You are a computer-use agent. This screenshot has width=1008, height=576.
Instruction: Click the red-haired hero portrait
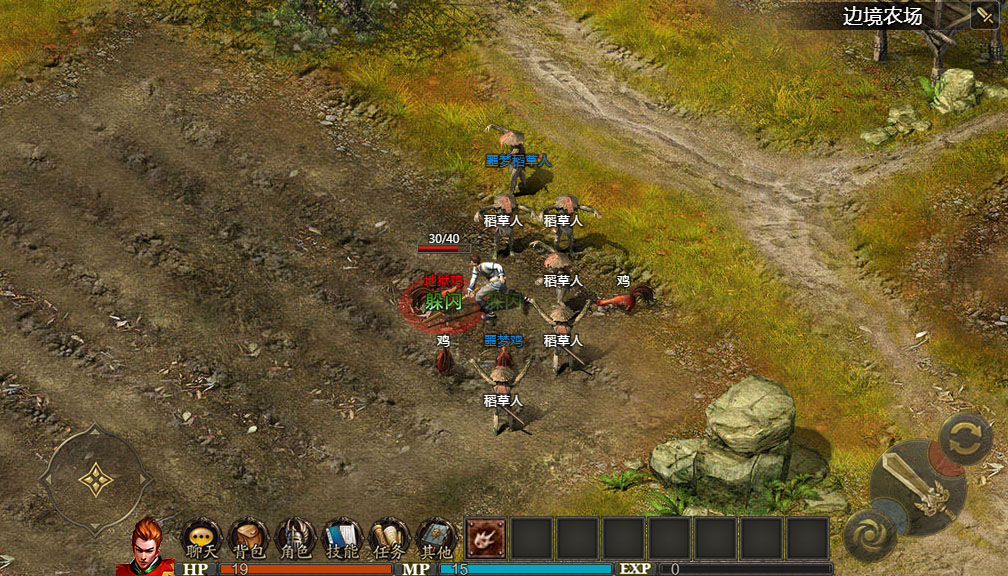(x=146, y=545)
